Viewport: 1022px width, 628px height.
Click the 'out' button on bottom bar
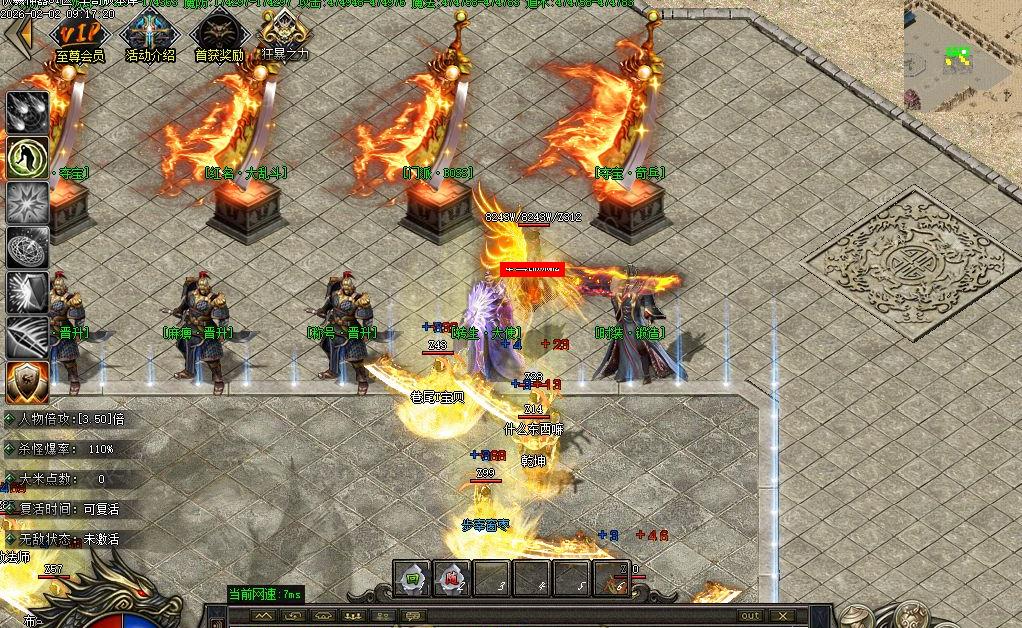(x=750, y=616)
